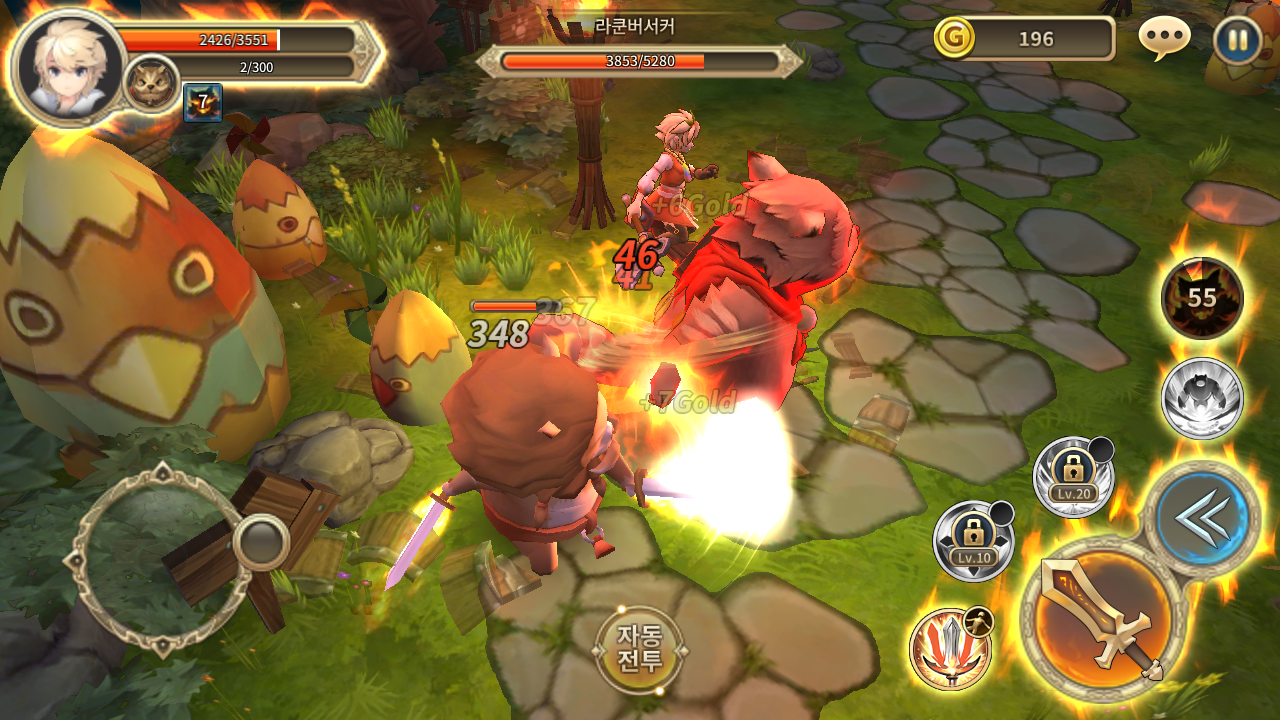The height and width of the screenshot is (720, 1280).
Task: Select the locked Lv.20 skill slot
Action: point(1073,477)
